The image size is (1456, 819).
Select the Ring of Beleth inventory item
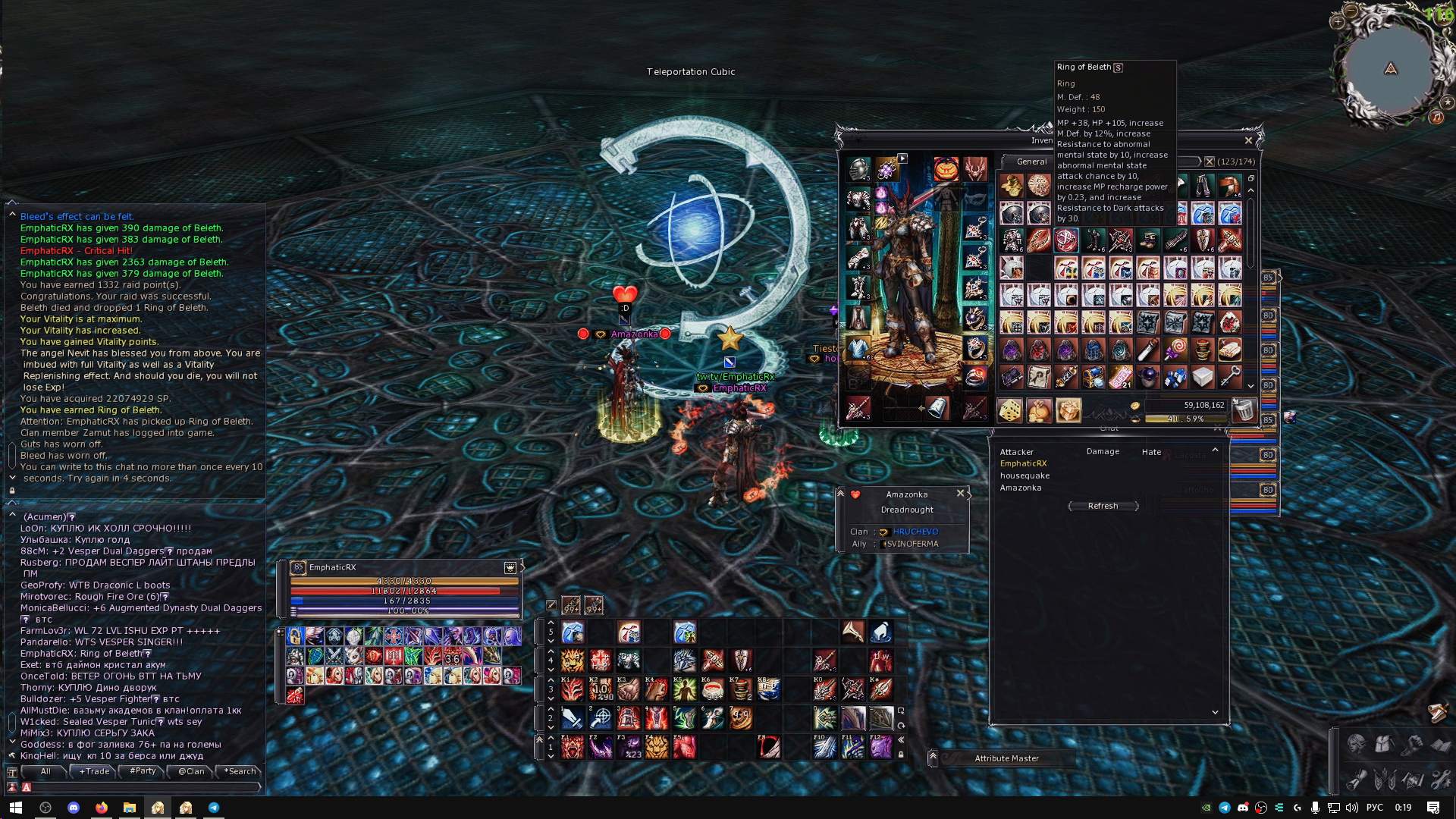[x=1065, y=241]
